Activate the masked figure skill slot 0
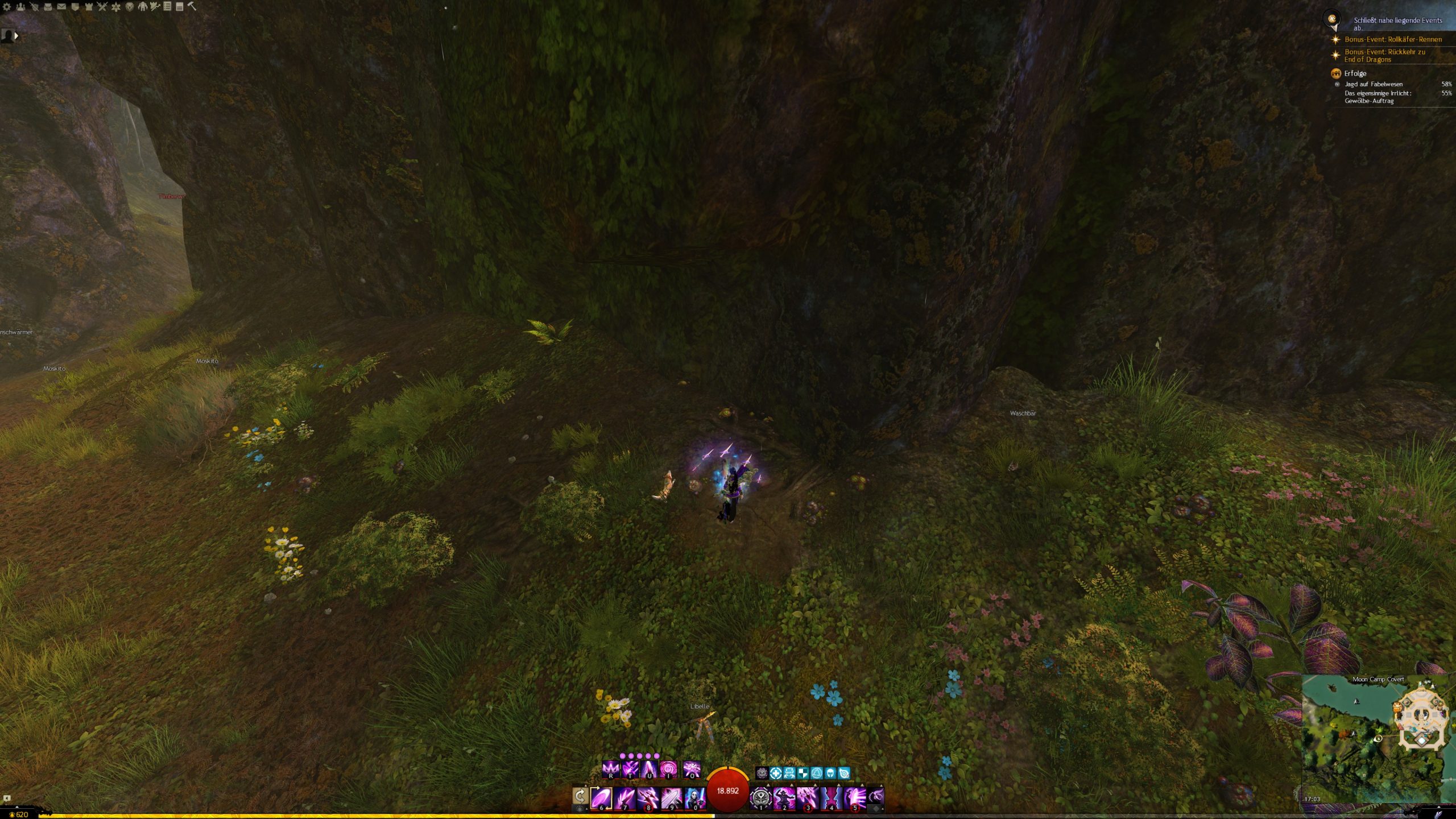1456x819 pixels. point(694,797)
